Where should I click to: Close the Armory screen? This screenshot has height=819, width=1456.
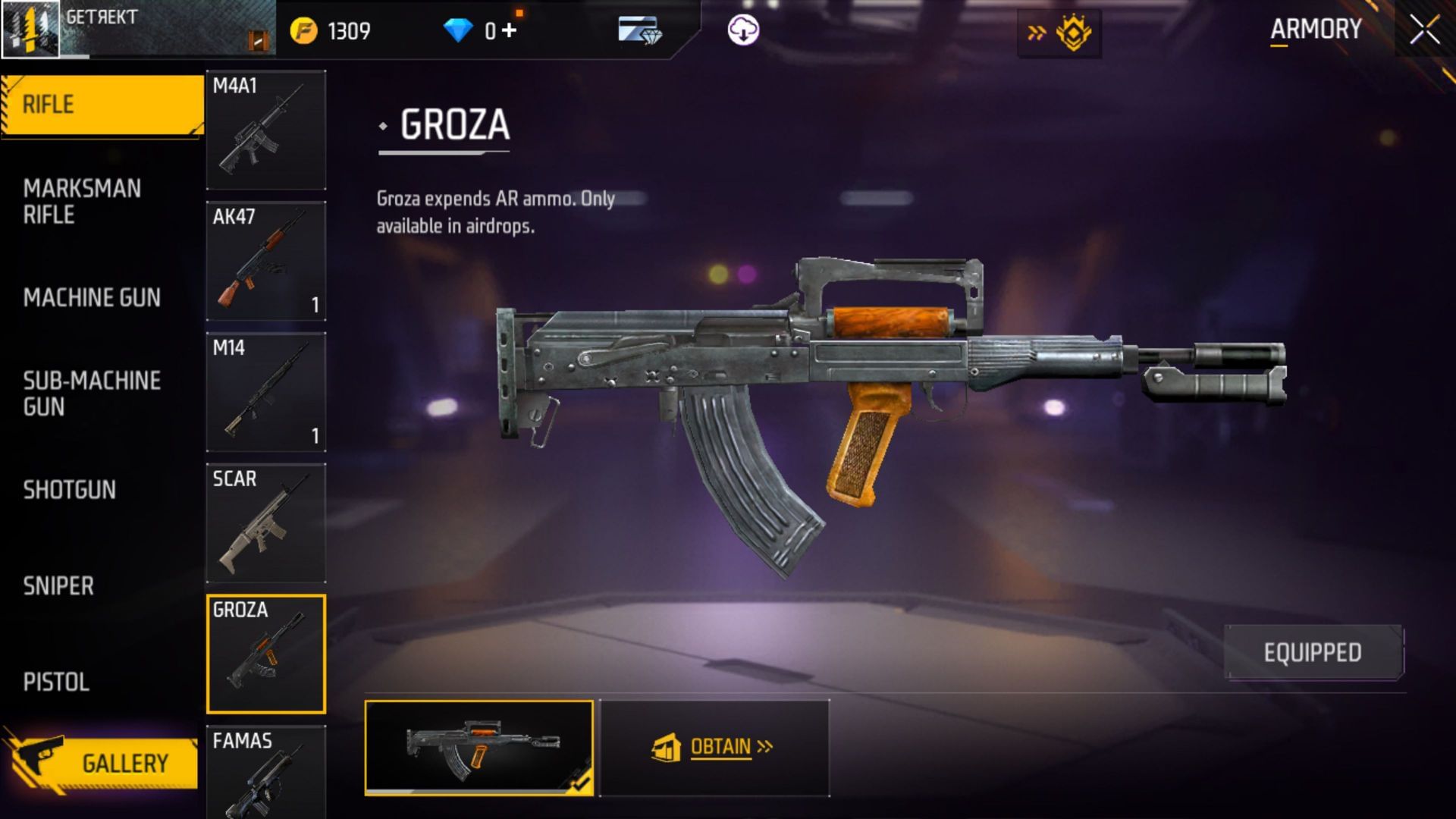(x=1424, y=30)
